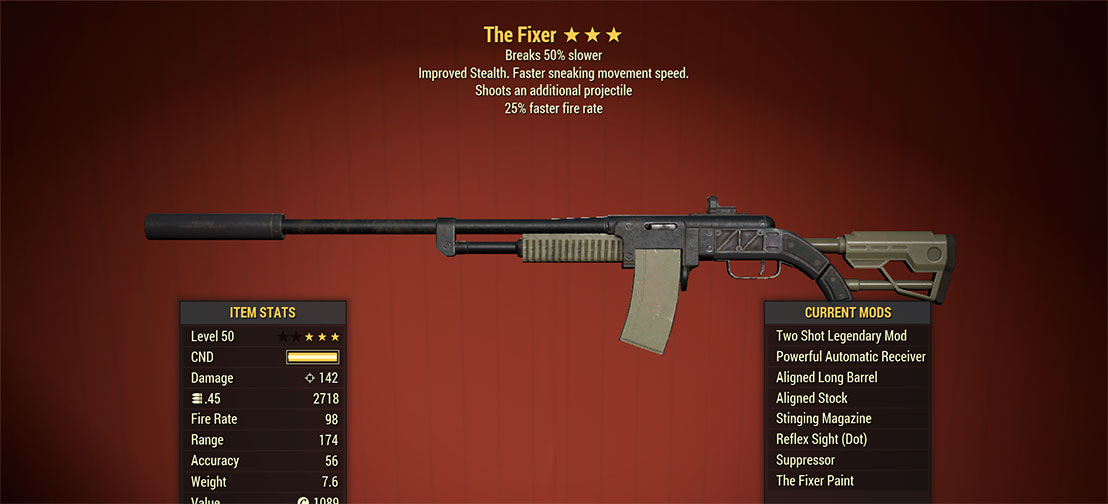Select the Stinging Magazine mod

pos(823,419)
